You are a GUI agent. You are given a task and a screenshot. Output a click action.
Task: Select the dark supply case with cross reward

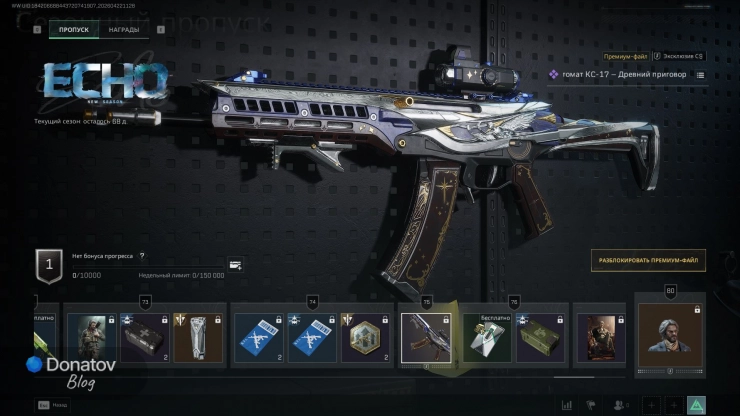pos(145,338)
